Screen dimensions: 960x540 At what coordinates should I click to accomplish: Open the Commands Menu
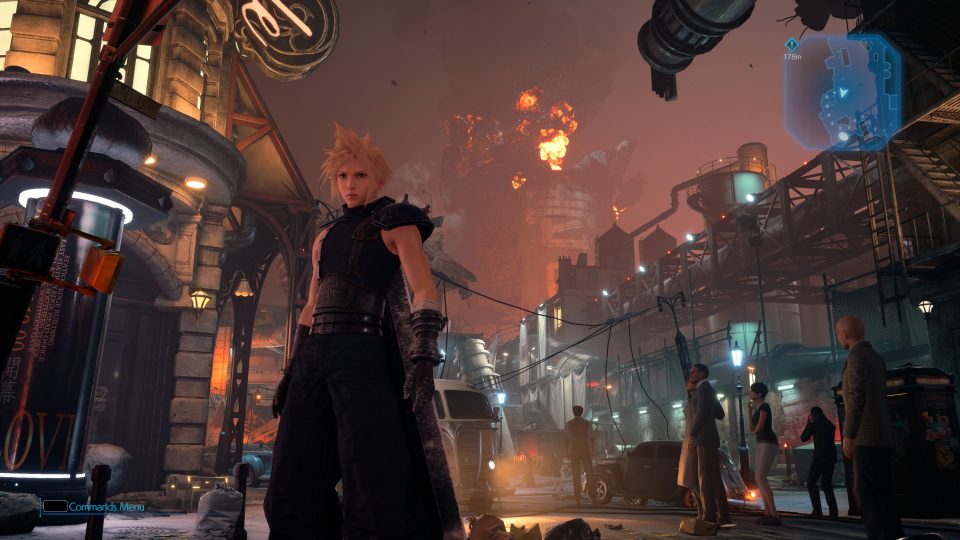tap(94, 507)
